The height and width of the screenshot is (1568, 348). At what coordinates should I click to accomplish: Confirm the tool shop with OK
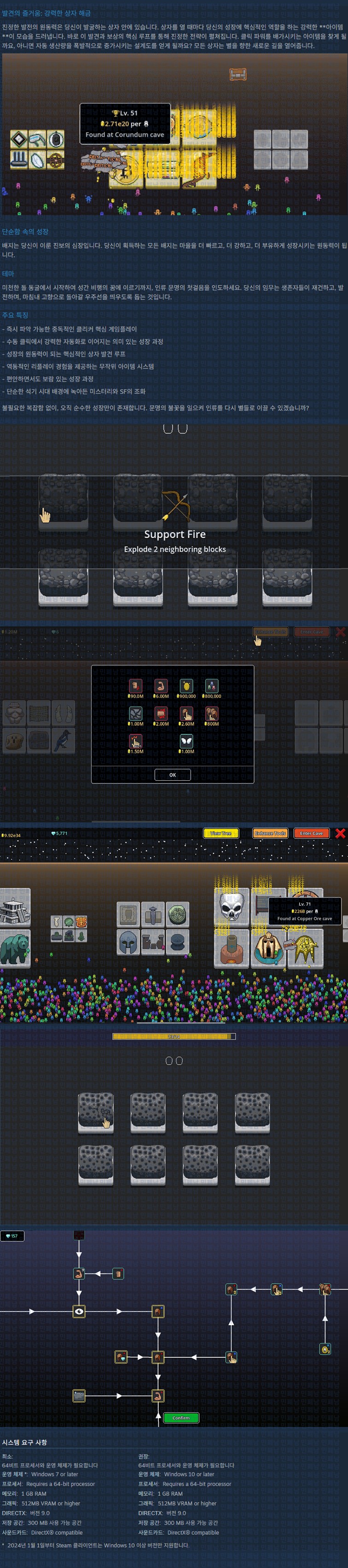pyautogui.click(x=172, y=774)
